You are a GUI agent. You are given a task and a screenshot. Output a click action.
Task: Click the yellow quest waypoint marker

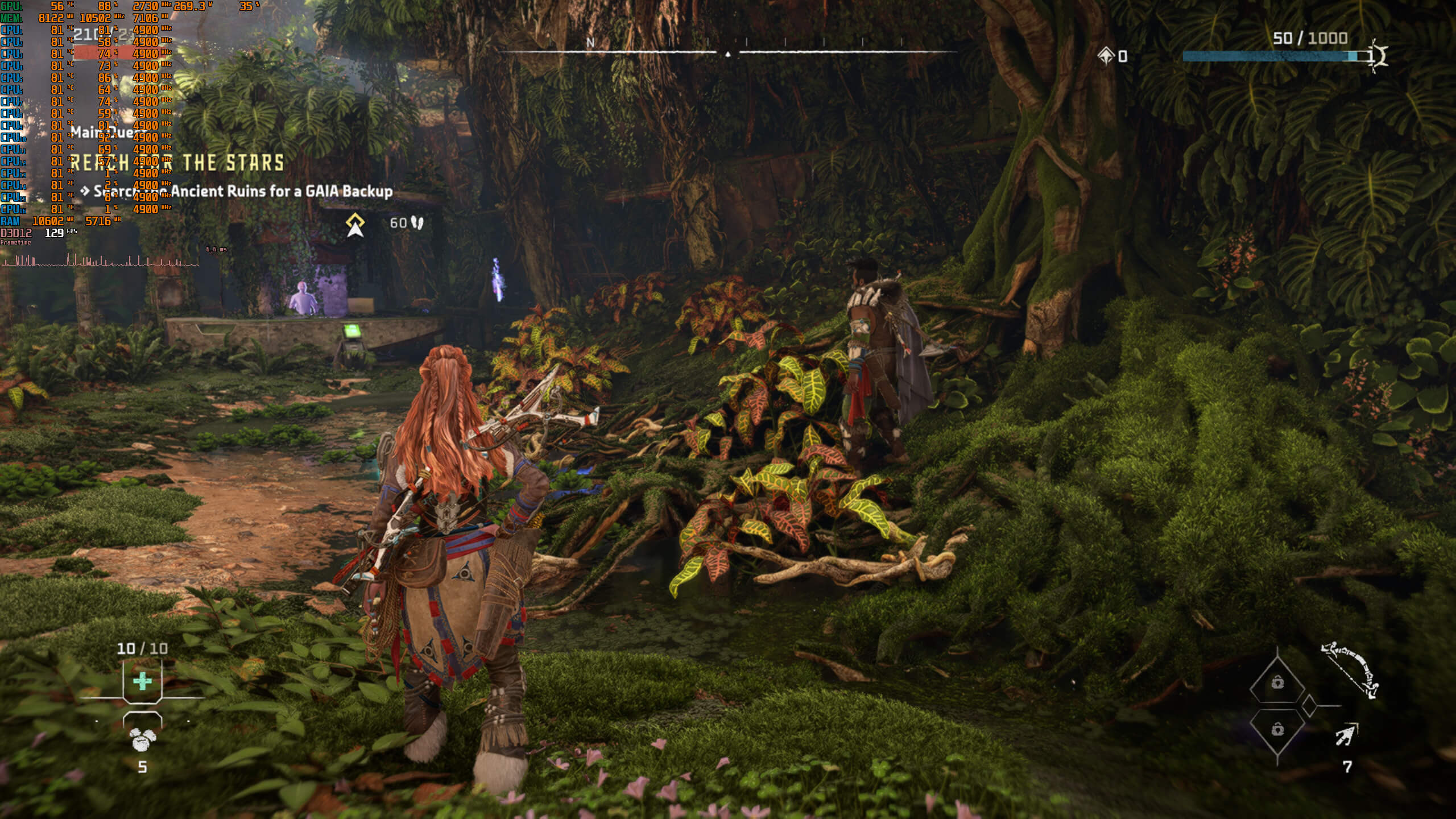(x=355, y=225)
